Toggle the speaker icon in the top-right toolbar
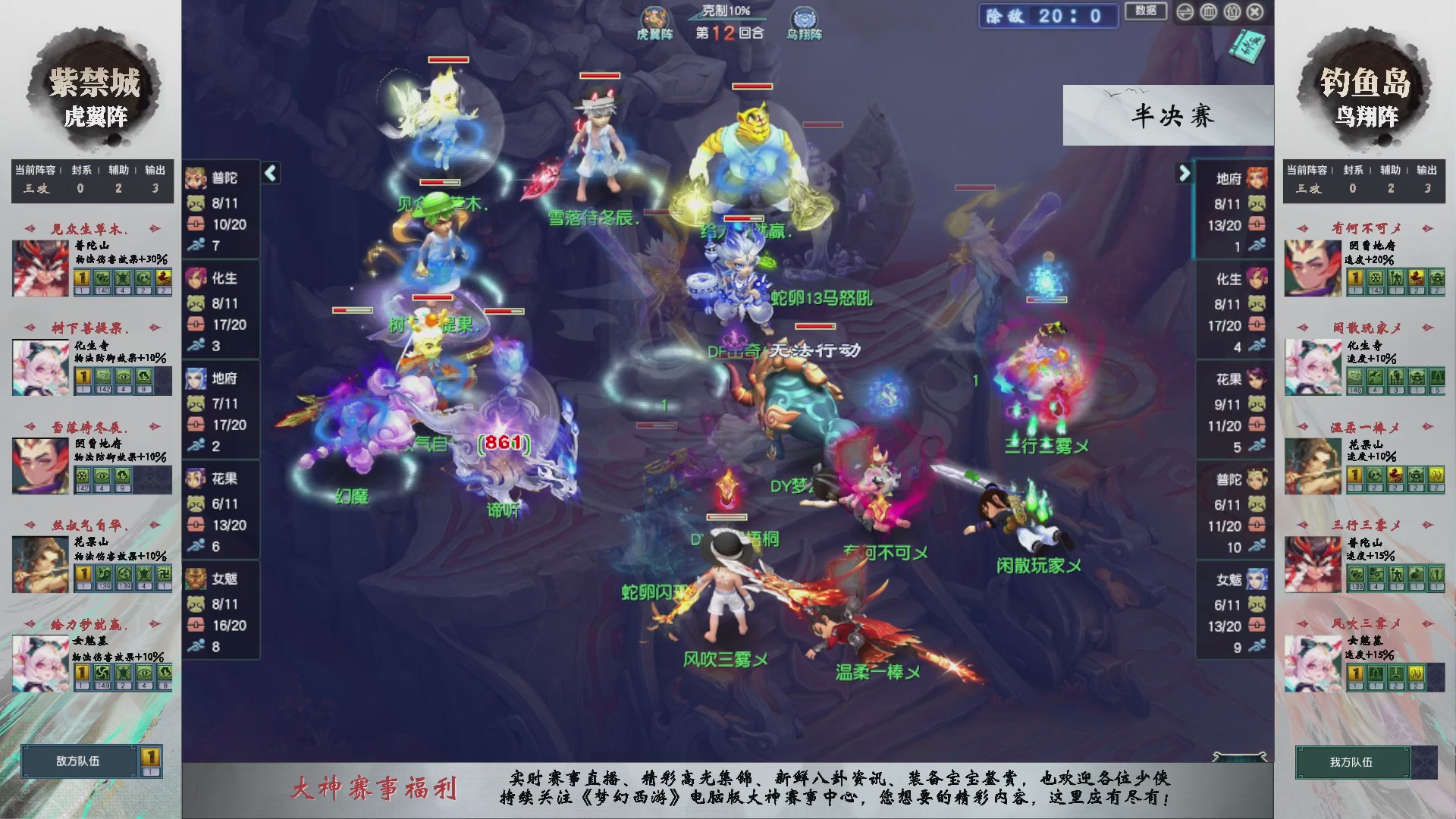1456x819 pixels. [x=1185, y=12]
